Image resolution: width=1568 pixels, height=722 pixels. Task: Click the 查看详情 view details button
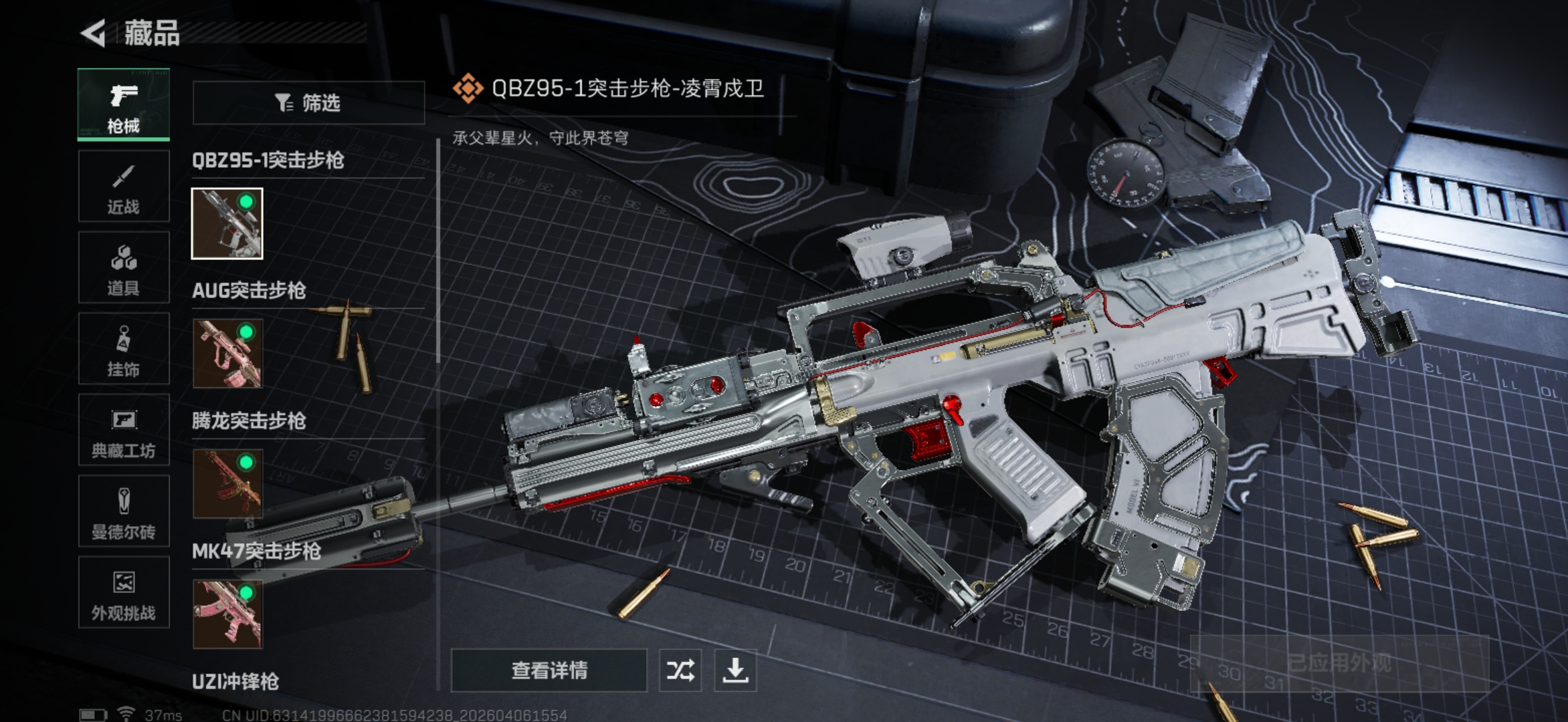pos(549,670)
